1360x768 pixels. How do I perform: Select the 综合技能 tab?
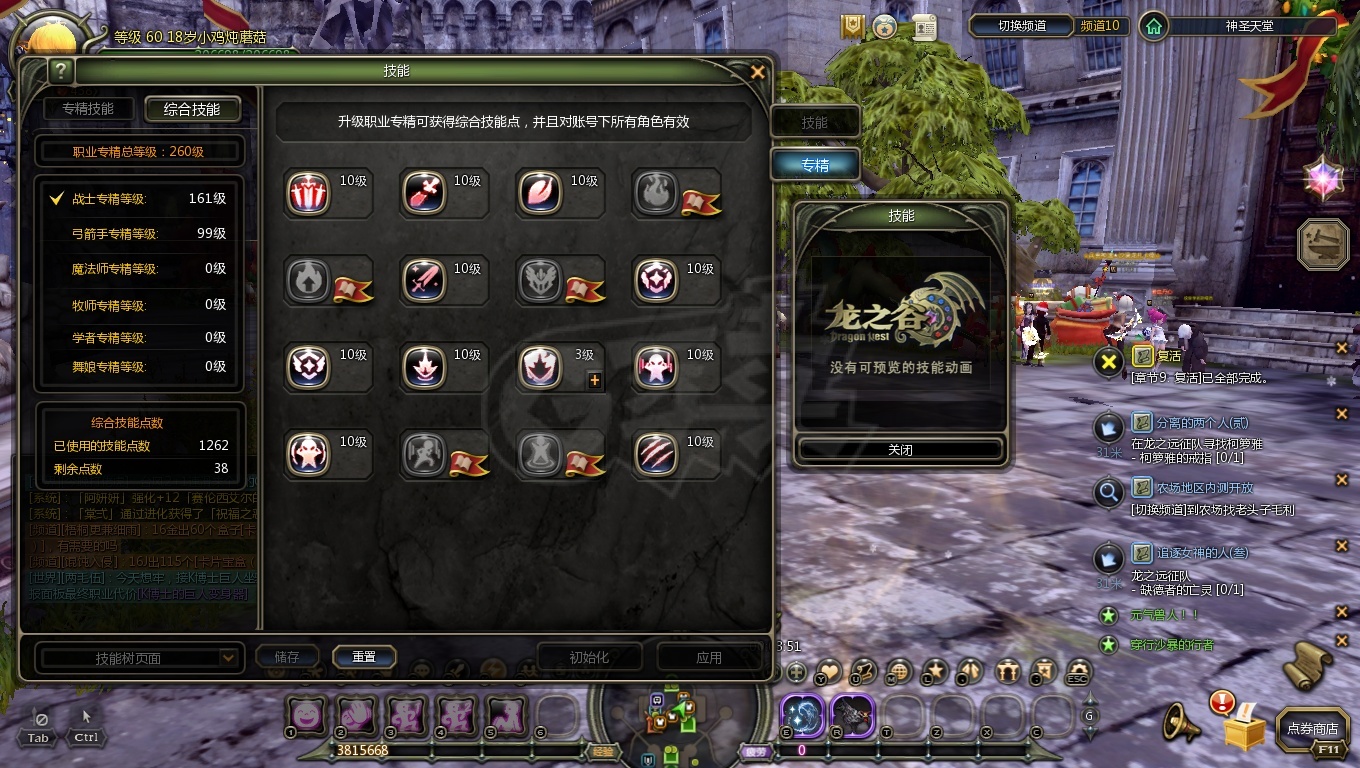point(192,109)
